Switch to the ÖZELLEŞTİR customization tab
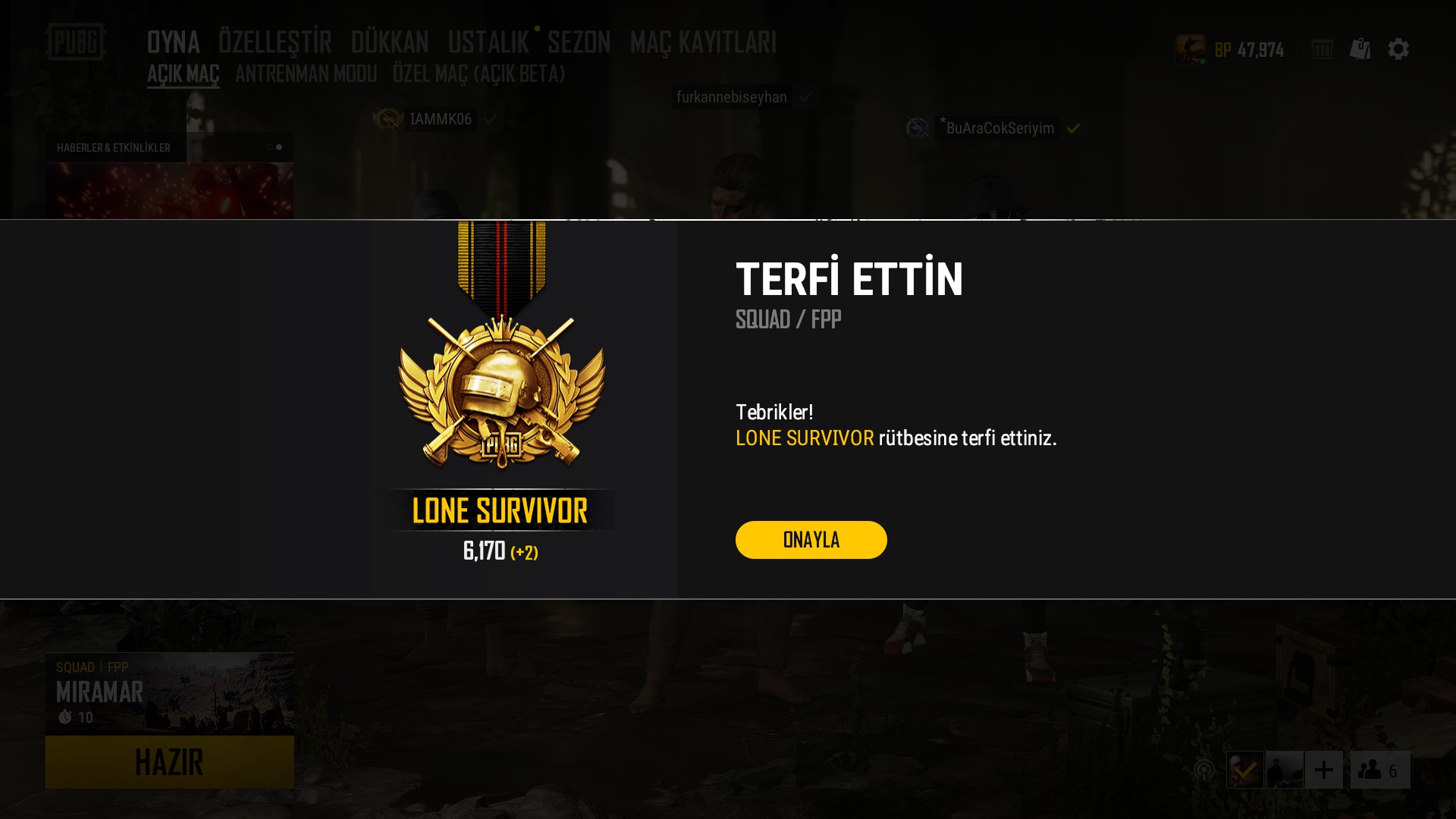1456x819 pixels. coord(275,42)
